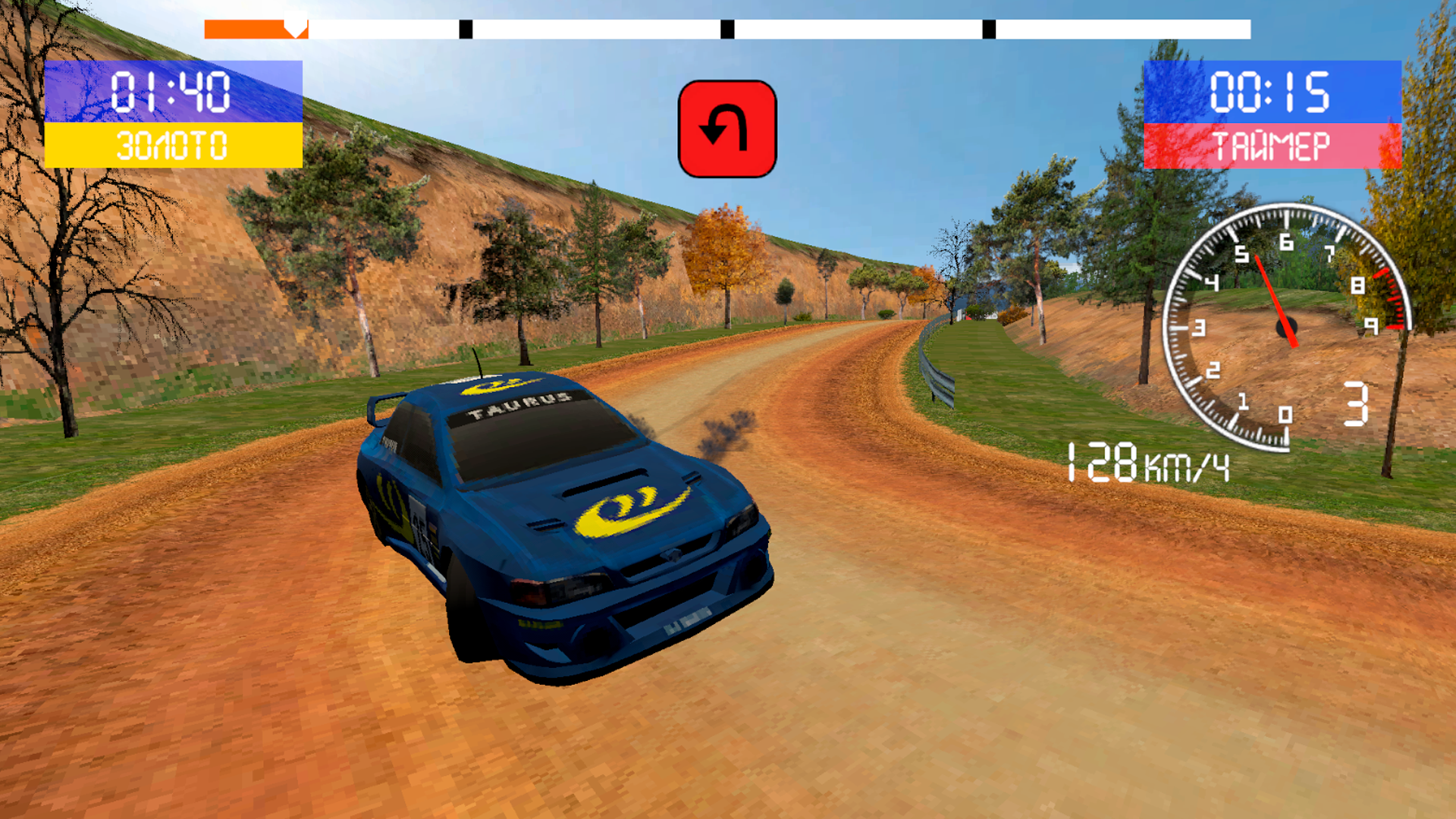Click the tachometer gauge
The image size is (1456, 819).
(1289, 326)
